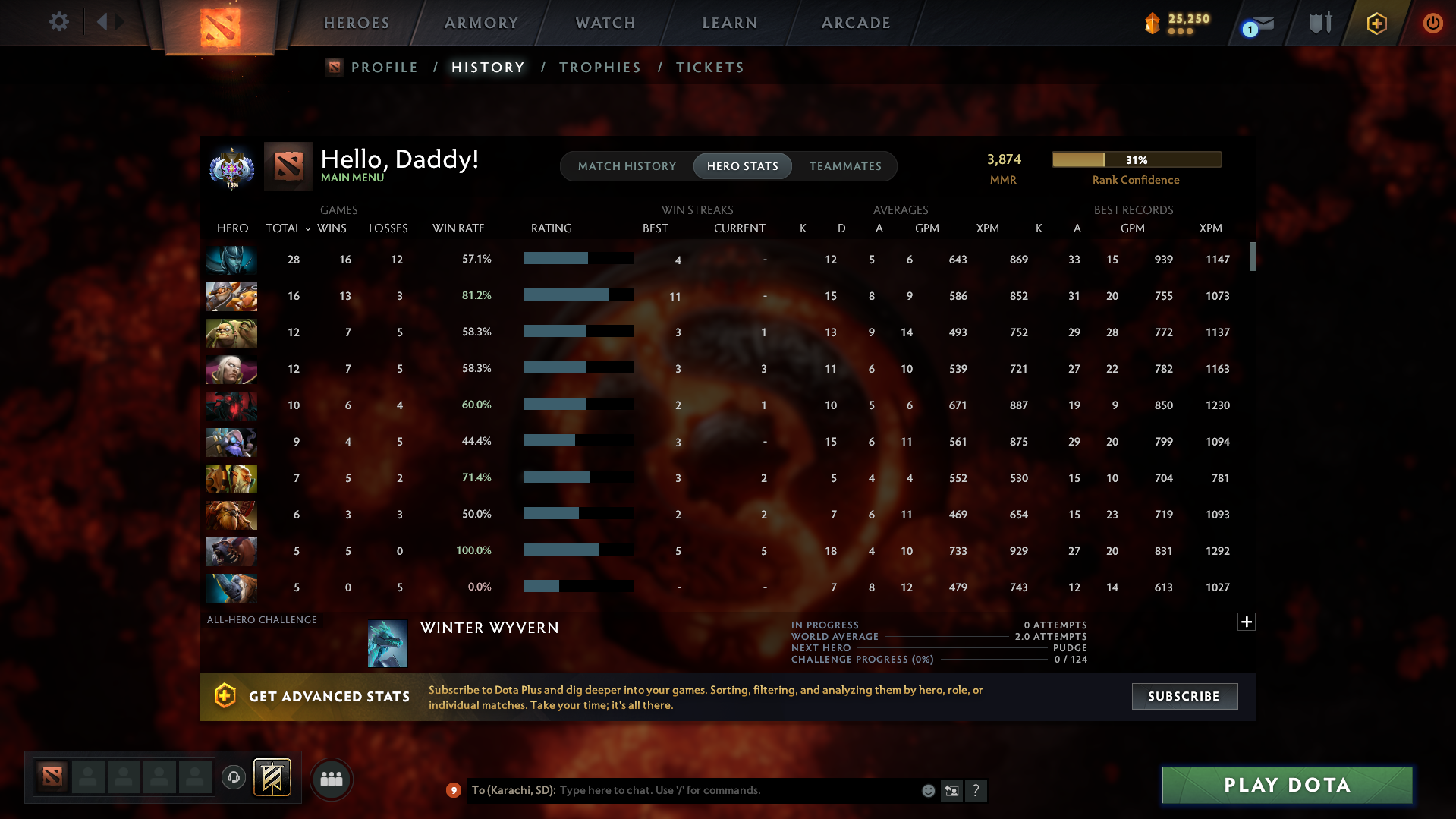Click the chat input field to type

[721, 790]
